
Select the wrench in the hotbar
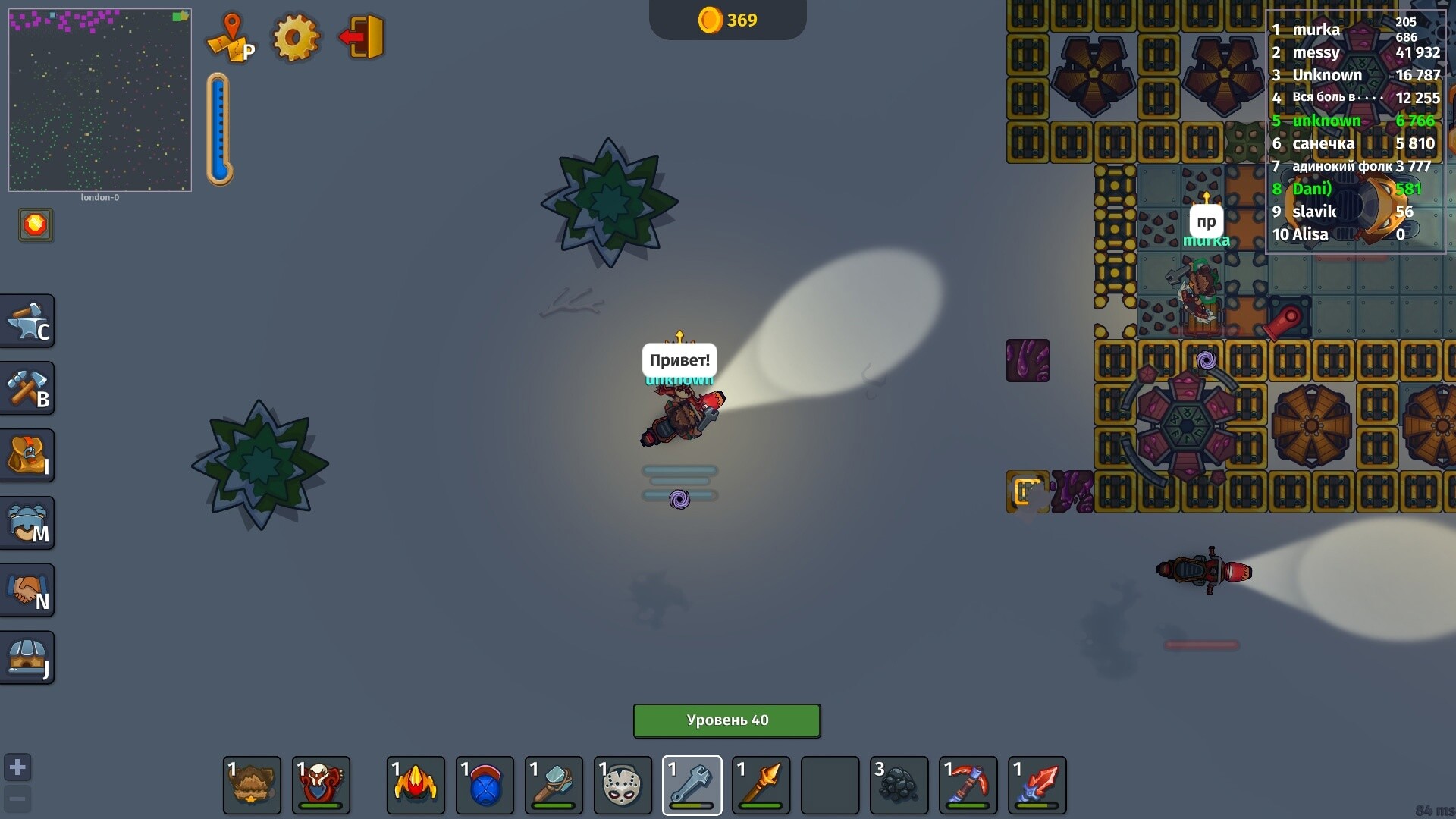(x=692, y=785)
